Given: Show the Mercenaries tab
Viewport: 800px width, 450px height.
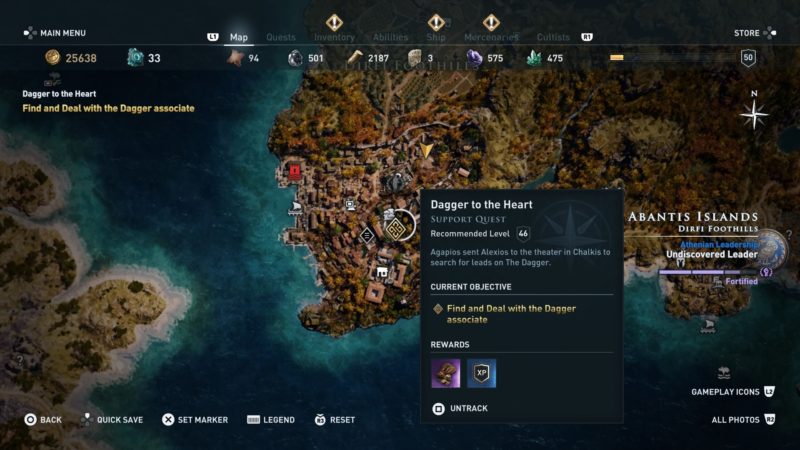Looking at the screenshot, I should click(491, 37).
